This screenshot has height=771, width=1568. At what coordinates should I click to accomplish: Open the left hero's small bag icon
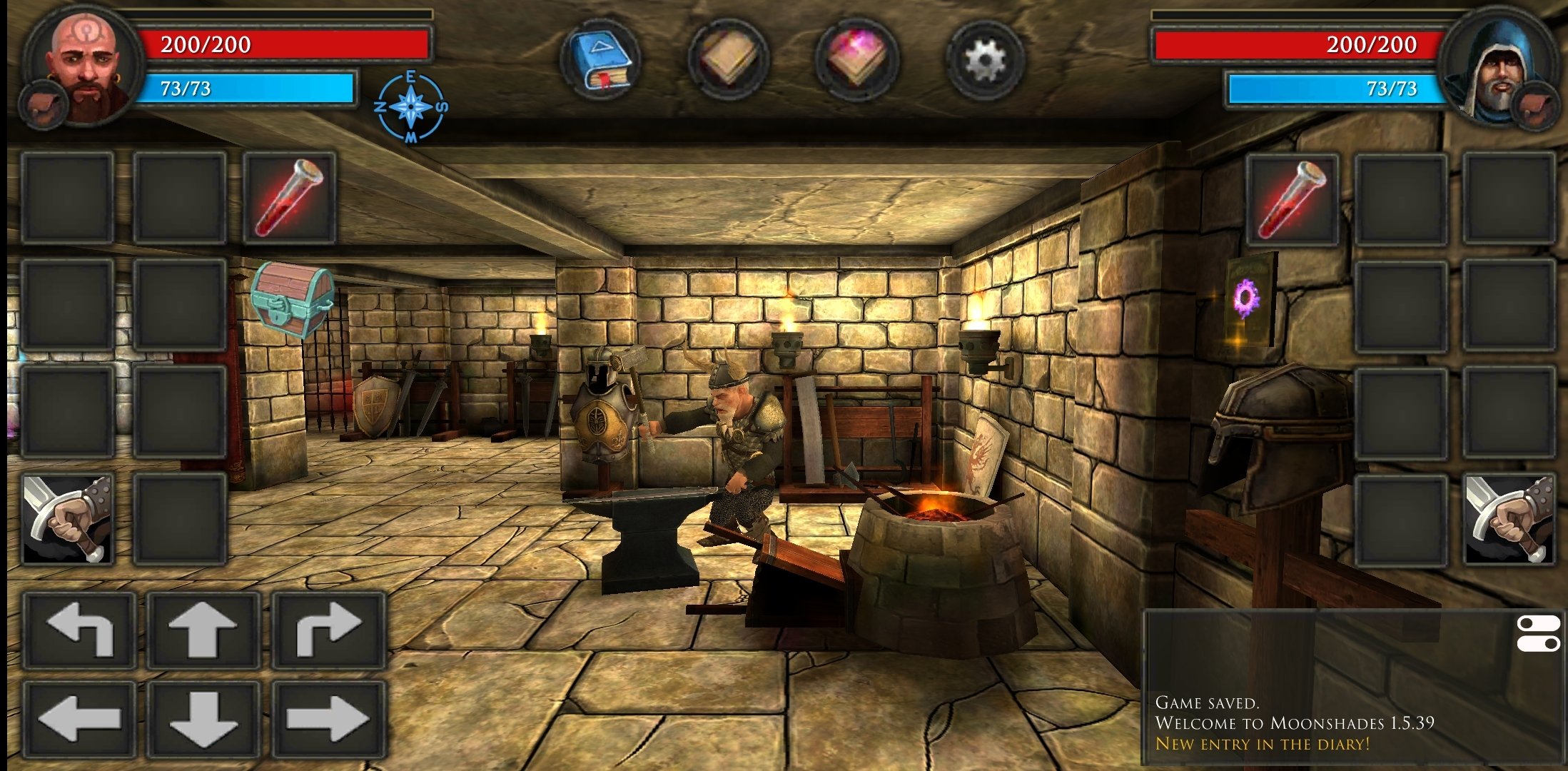[x=43, y=105]
